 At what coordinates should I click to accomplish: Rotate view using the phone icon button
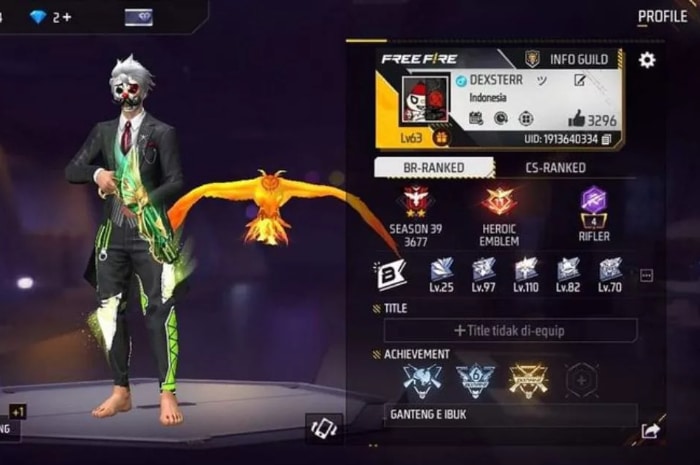tap(324, 428)
